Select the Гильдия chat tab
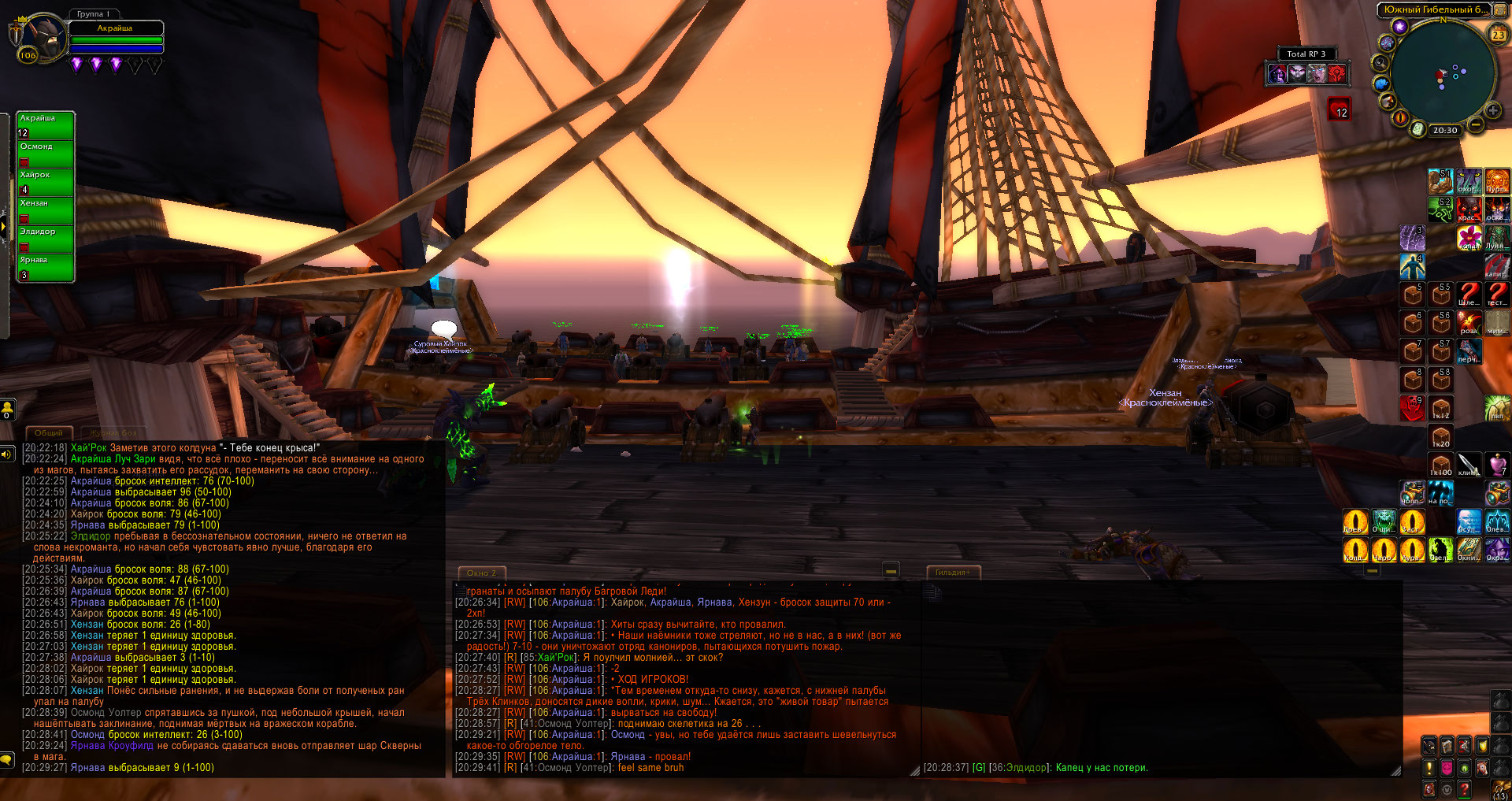The image size is (1512, 801). point(953,573)
